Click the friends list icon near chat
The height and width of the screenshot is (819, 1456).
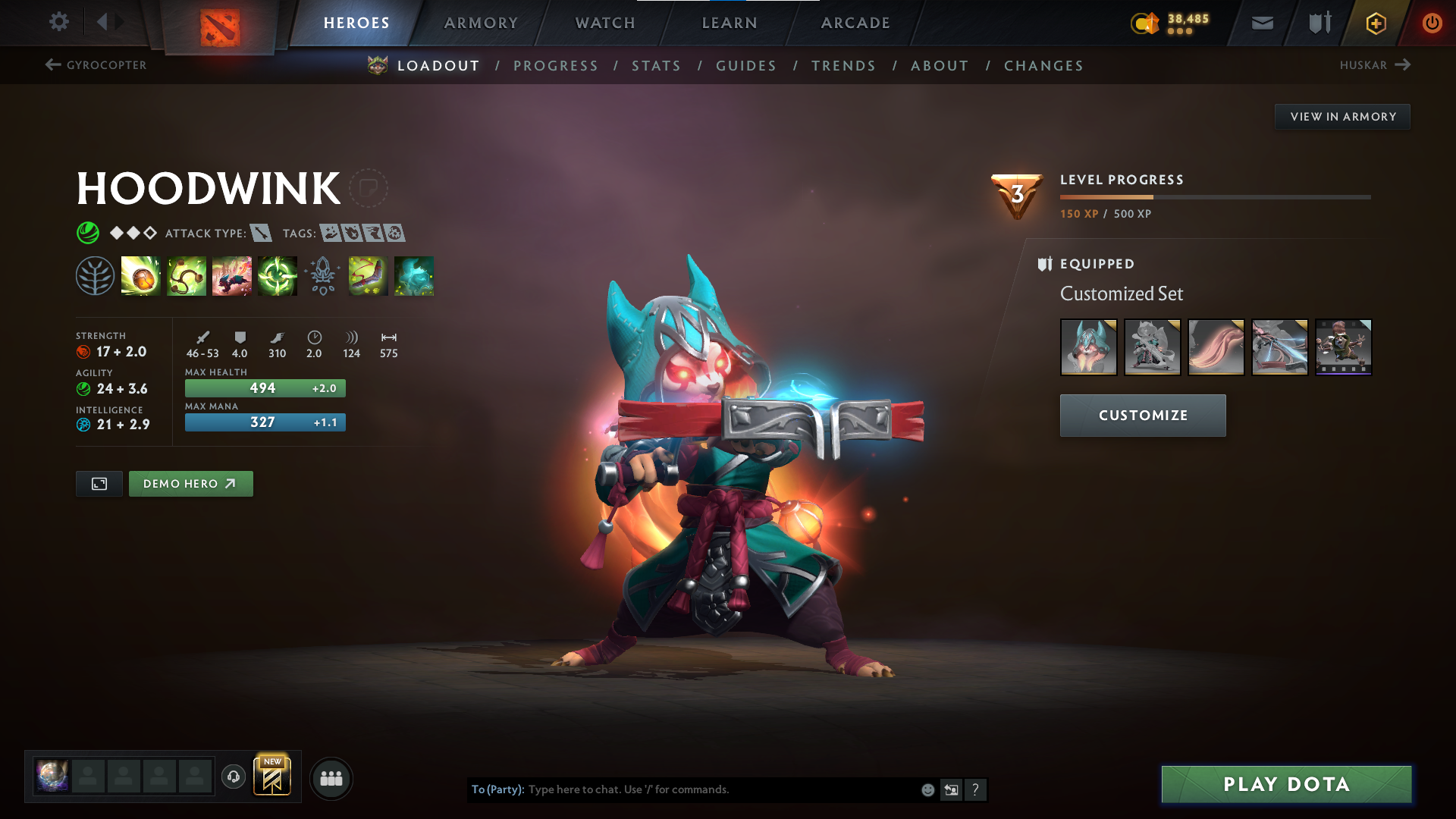[331, 777]
